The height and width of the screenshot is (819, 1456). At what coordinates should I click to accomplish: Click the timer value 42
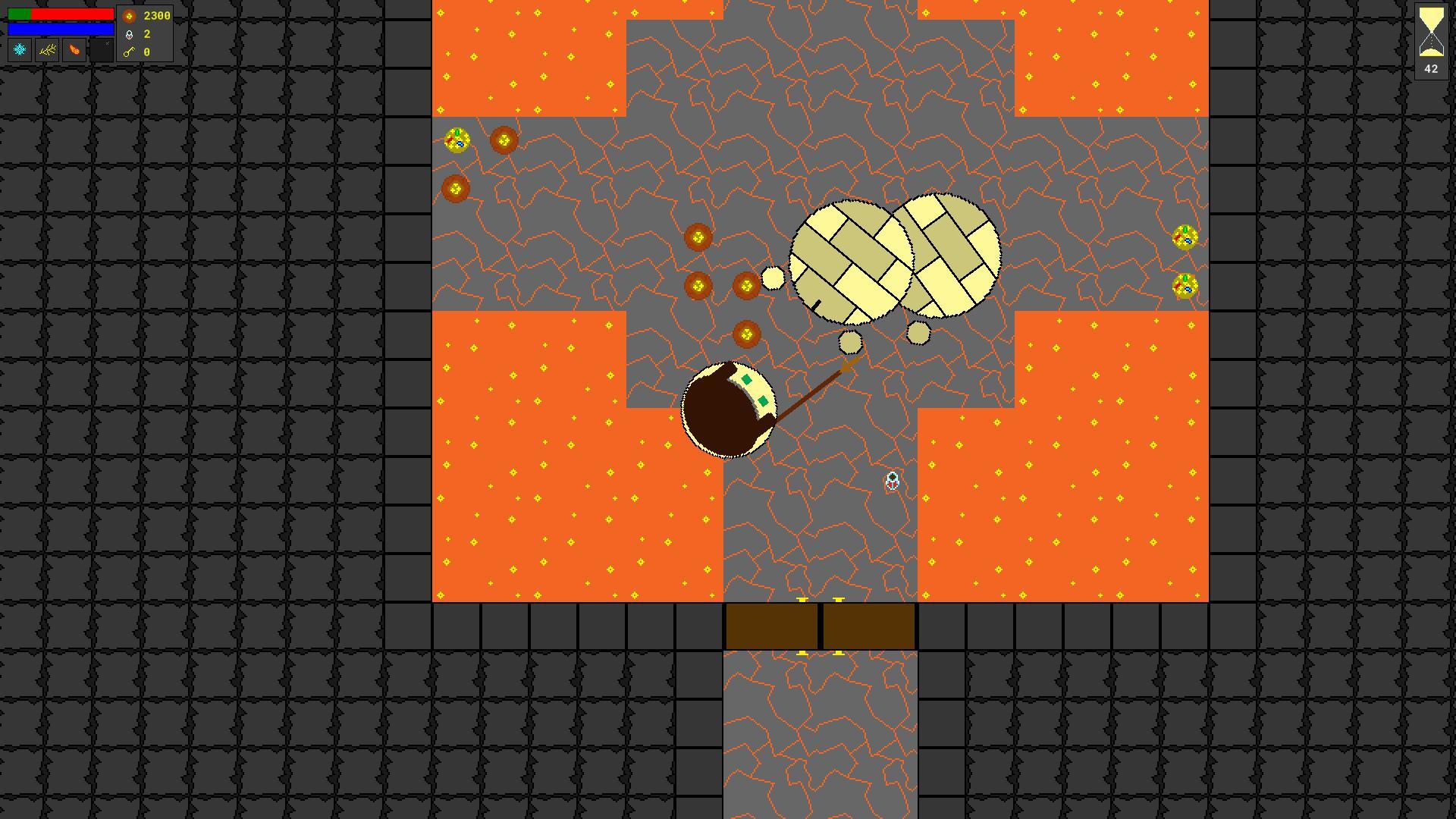1431,69
